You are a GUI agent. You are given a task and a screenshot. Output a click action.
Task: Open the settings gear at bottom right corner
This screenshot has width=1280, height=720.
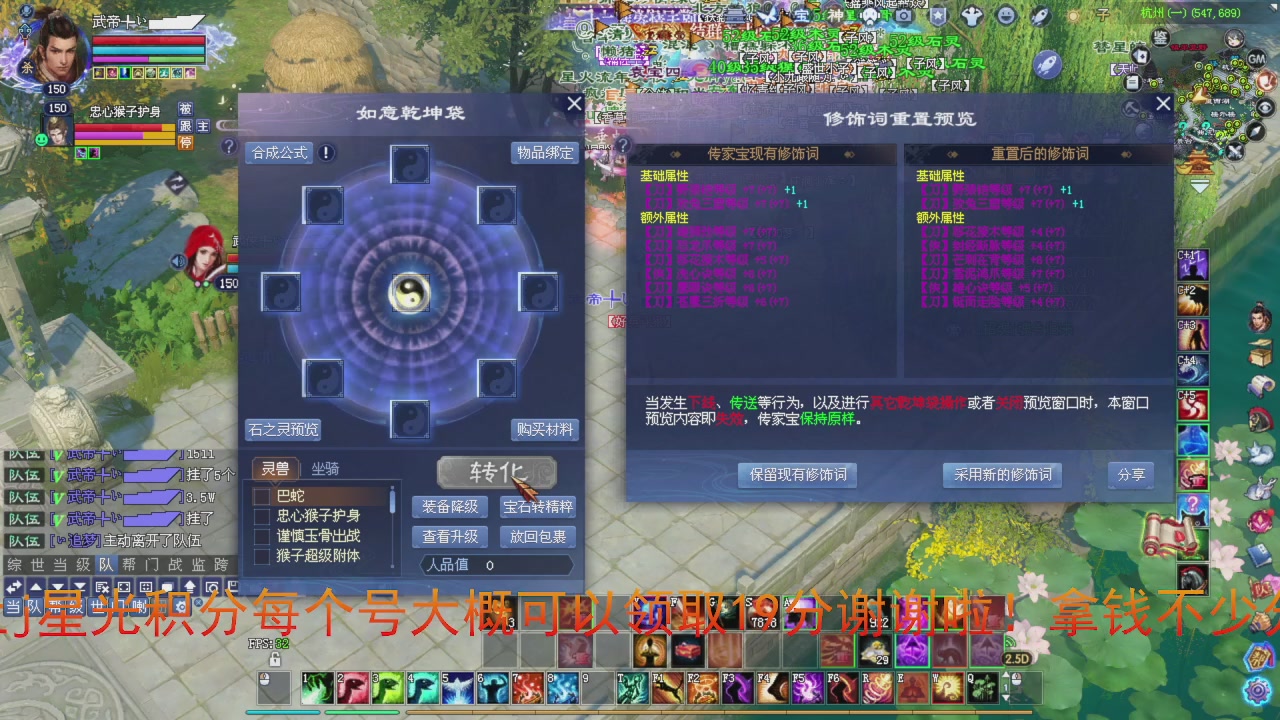[x=1257, y=690]
